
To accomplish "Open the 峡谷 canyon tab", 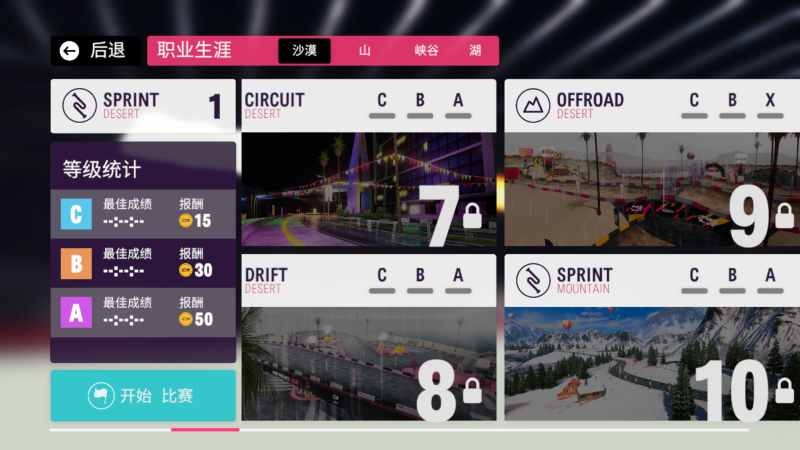I will [426, 51].
